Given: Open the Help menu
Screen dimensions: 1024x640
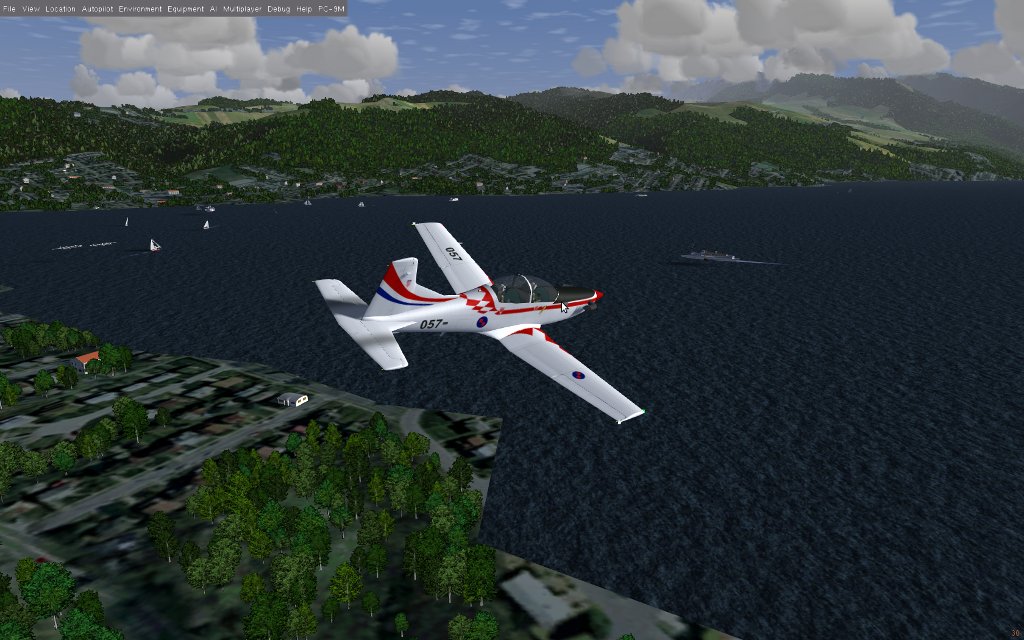Looking at the screenshot, I should click(x=304, y=8).
